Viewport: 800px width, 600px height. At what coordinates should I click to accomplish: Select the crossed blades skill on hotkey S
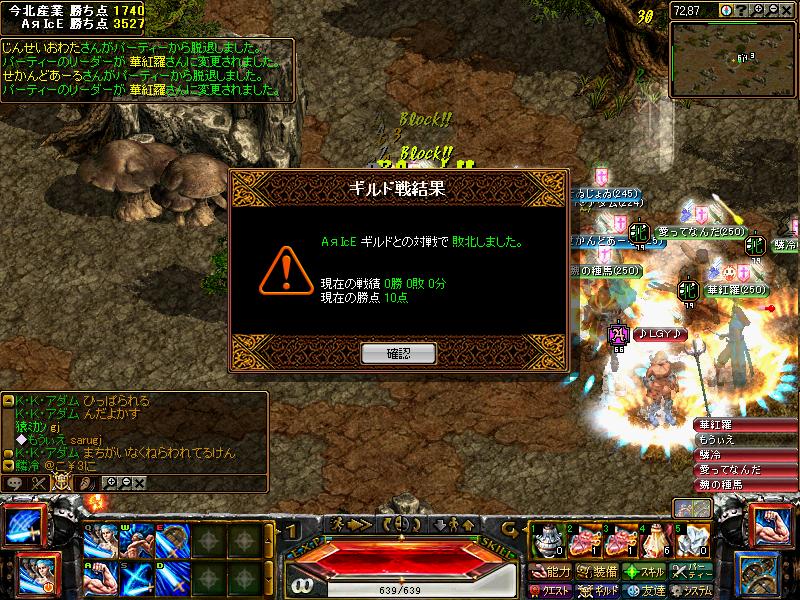coord(134,576)
